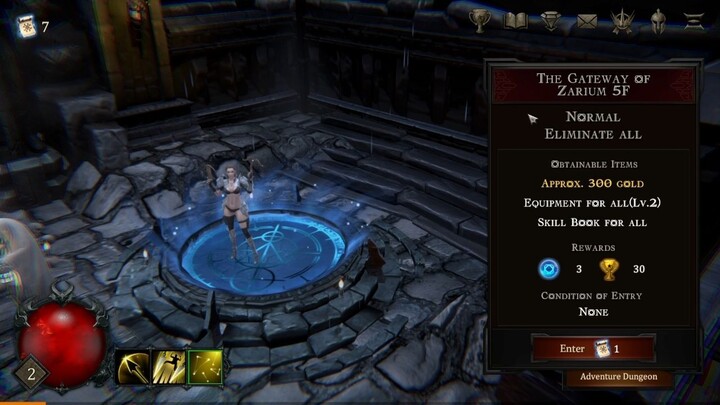Open the envelope mail icon
Image resolution: width=720 pixels, height=405 pixels.
point(587,20)
